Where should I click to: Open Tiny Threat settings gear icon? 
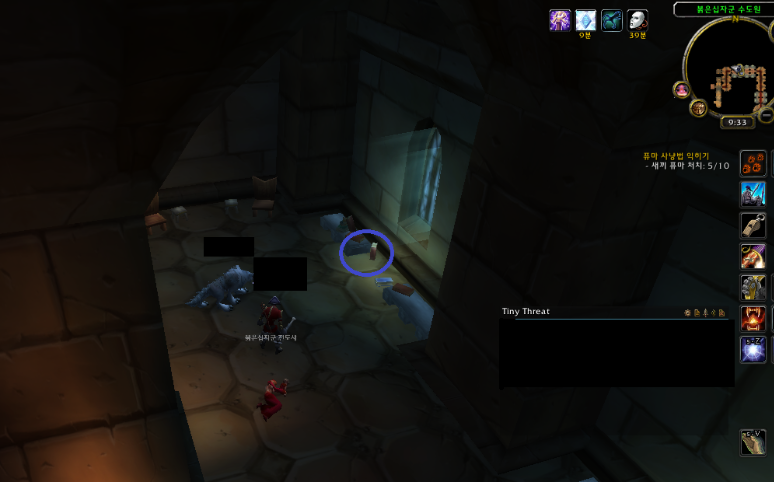coord(688,312)
